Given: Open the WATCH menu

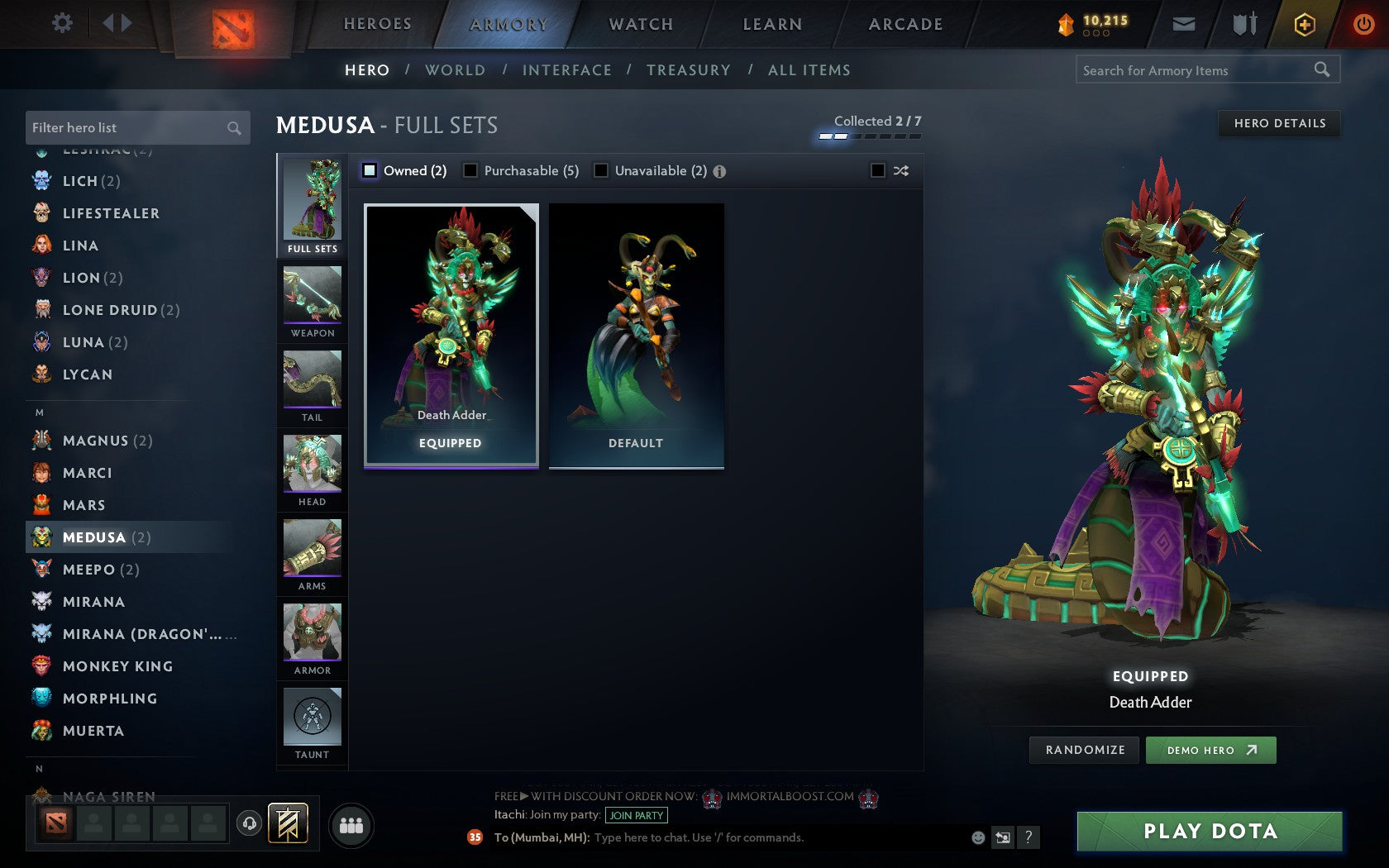Looking at the screenshot, I should (x=640, y=24).
